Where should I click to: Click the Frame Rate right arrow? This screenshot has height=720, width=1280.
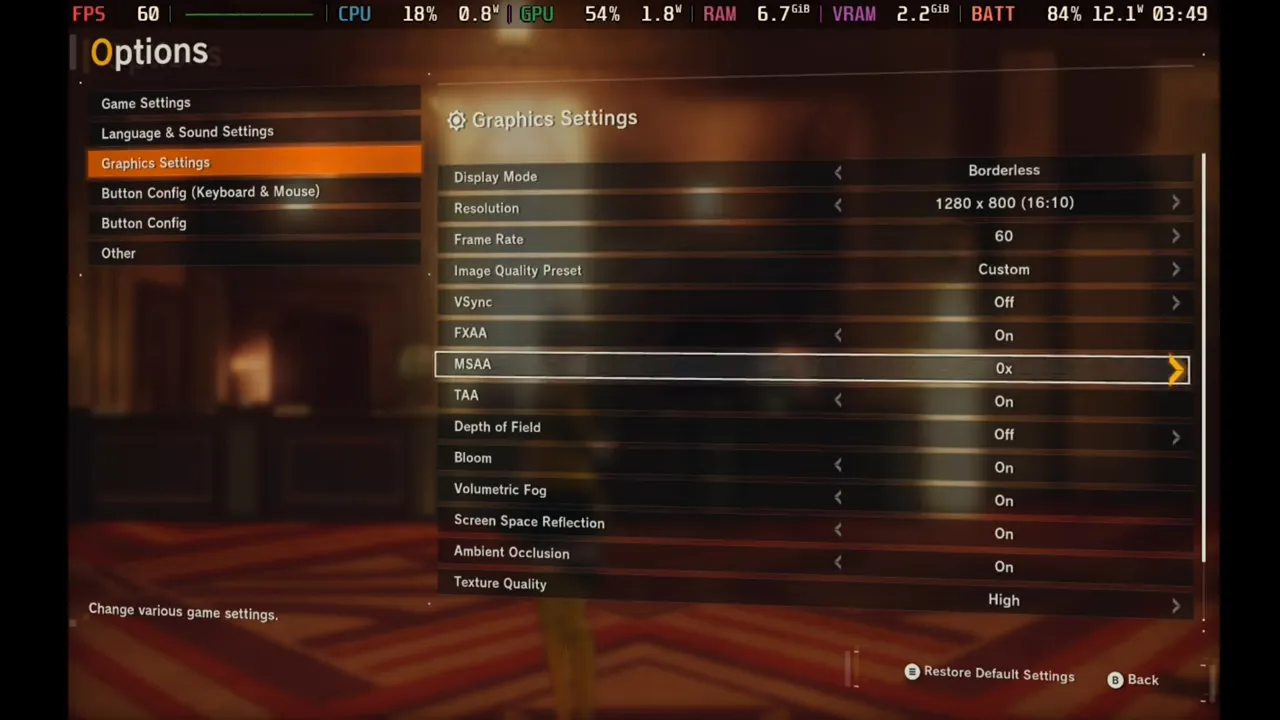[1175, 237]
